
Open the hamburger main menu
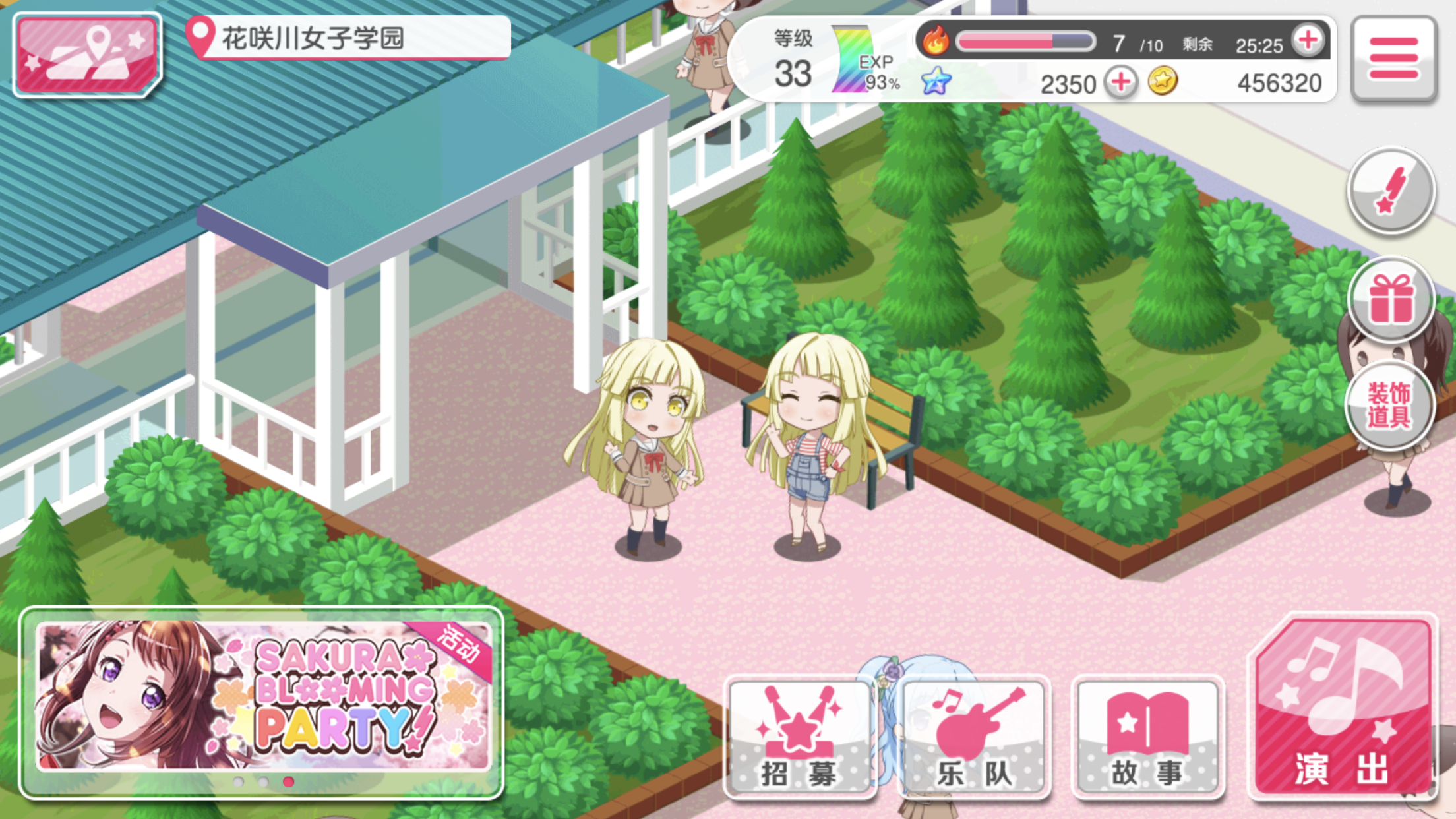(1393, 58)
